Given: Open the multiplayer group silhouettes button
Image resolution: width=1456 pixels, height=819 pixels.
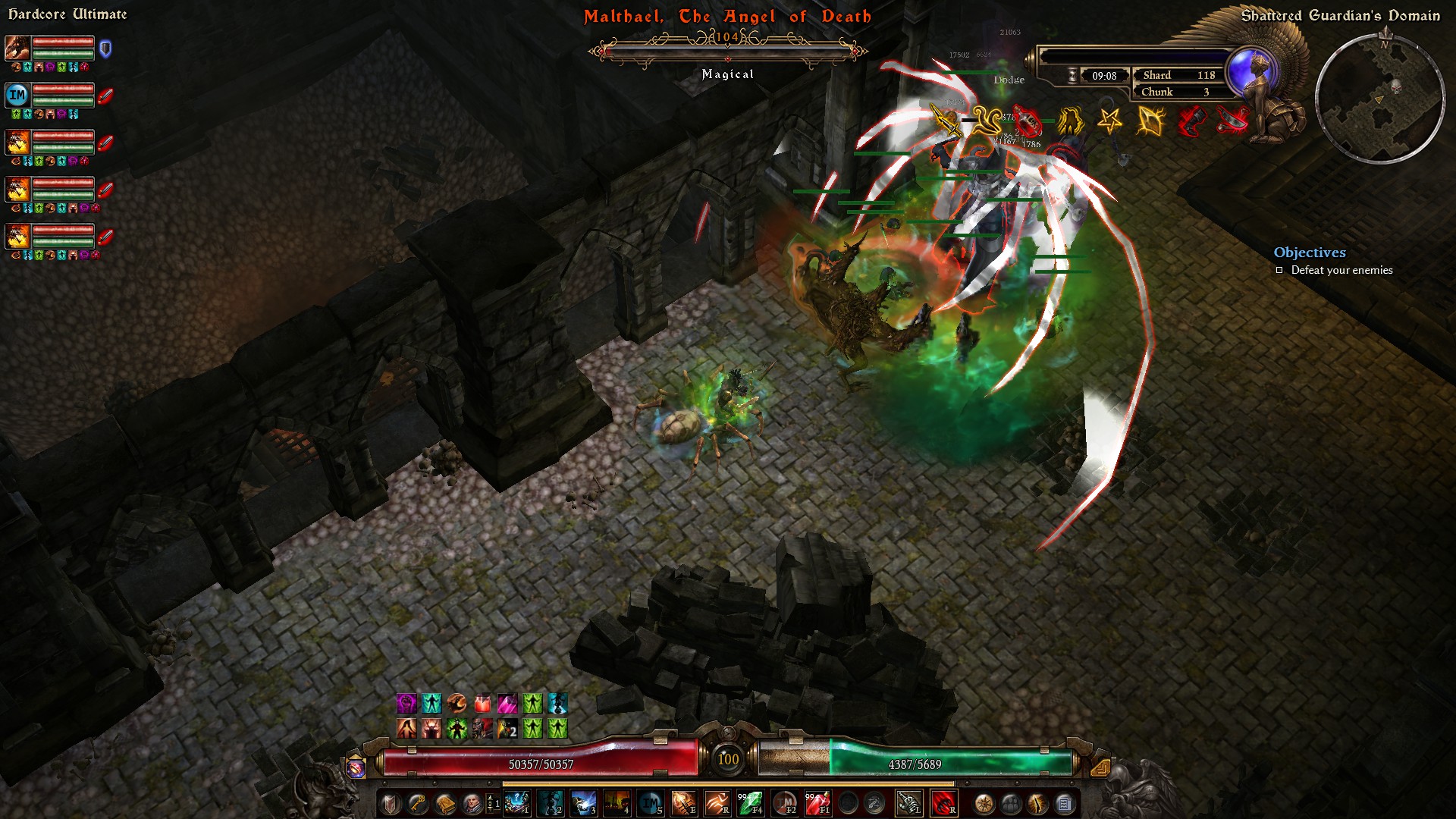Looking at the screenshot, I should [1011, 803].
